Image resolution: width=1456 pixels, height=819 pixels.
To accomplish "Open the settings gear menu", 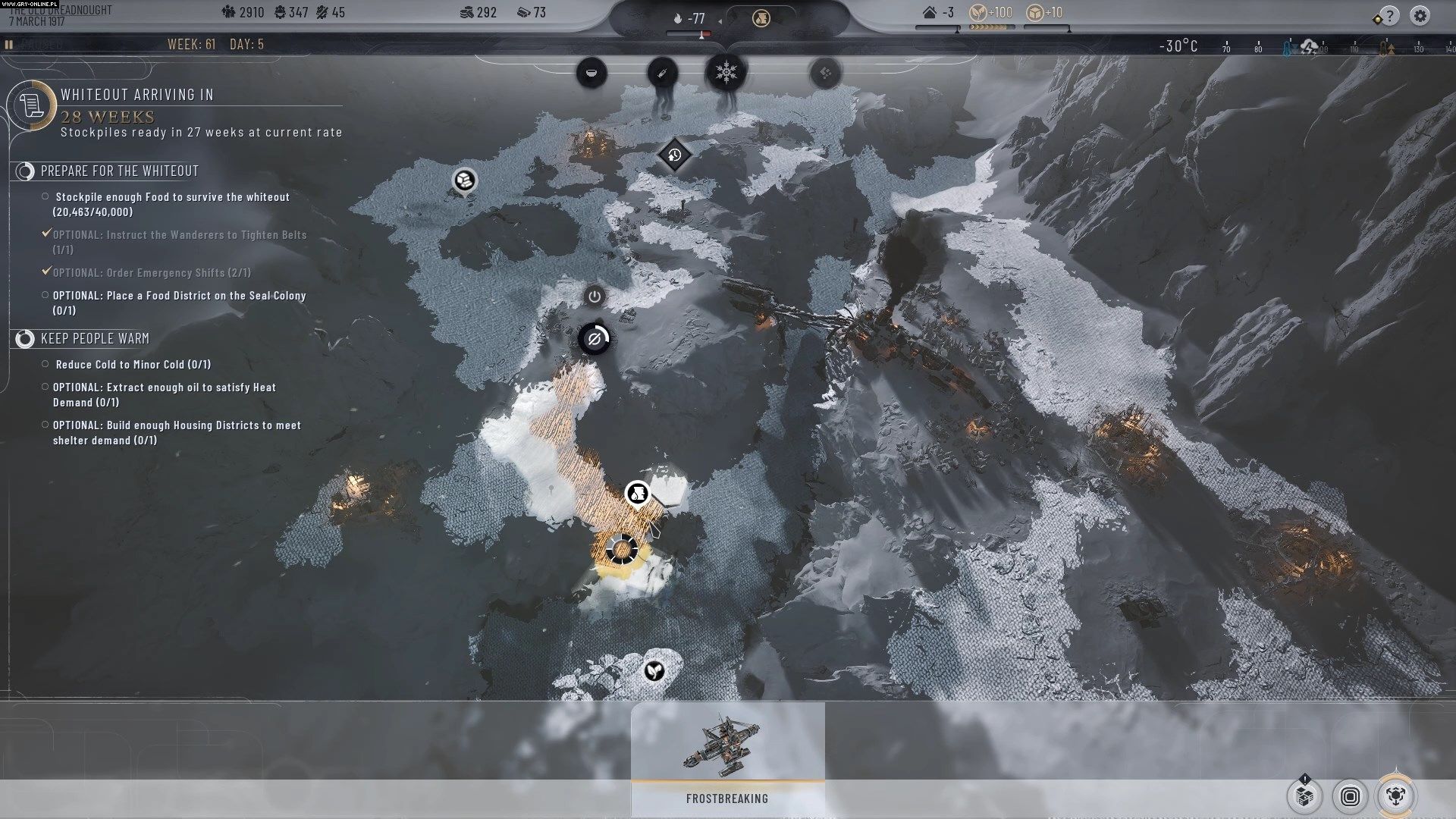I will point(1420,15).
